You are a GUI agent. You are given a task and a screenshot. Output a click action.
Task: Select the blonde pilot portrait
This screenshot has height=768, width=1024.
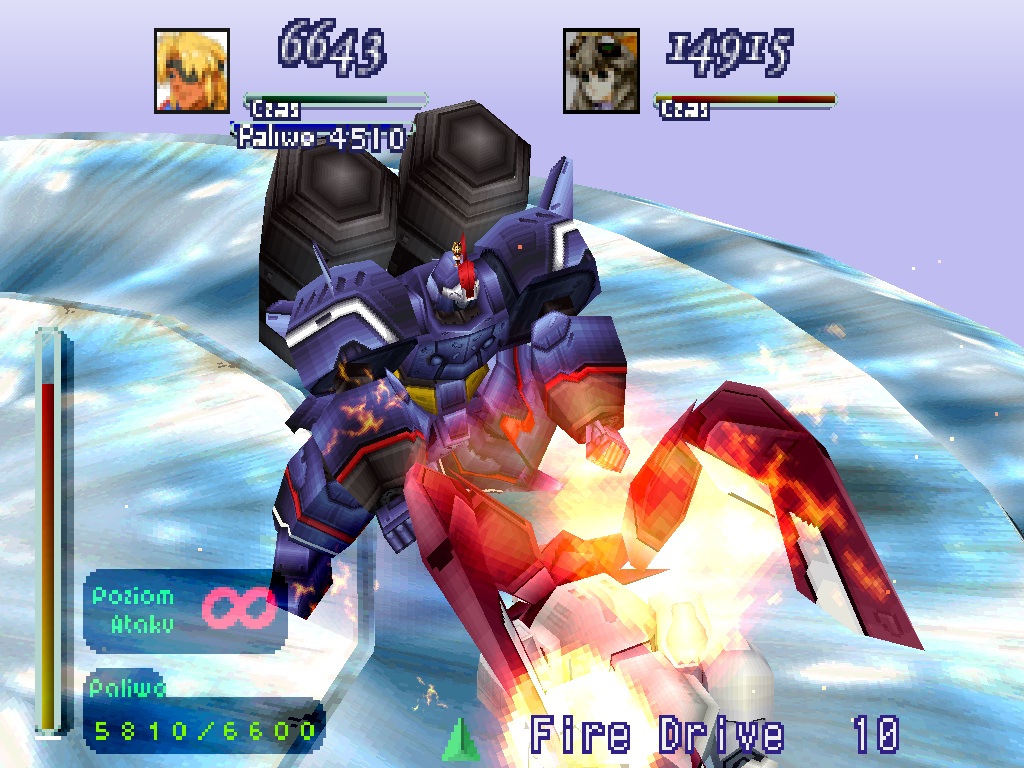pos(192,70)
